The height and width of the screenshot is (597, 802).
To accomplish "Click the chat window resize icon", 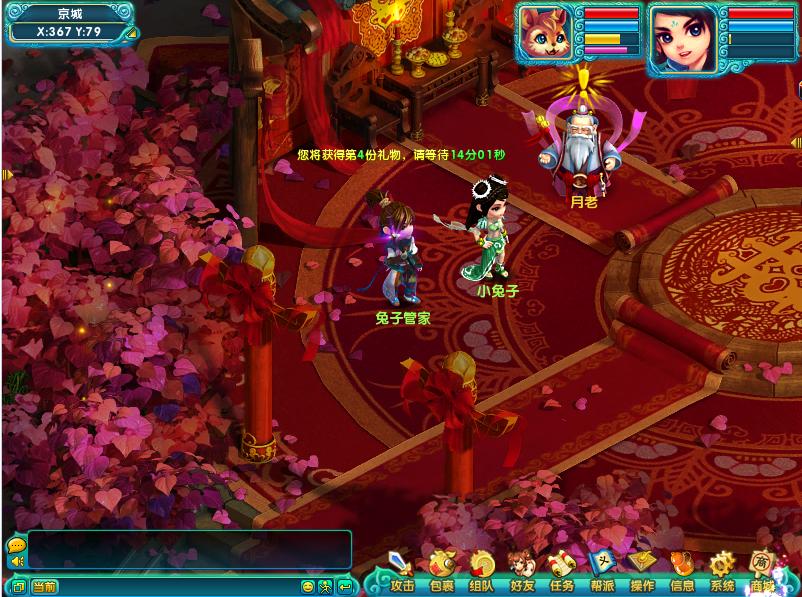I will click(x=17, y=586).
